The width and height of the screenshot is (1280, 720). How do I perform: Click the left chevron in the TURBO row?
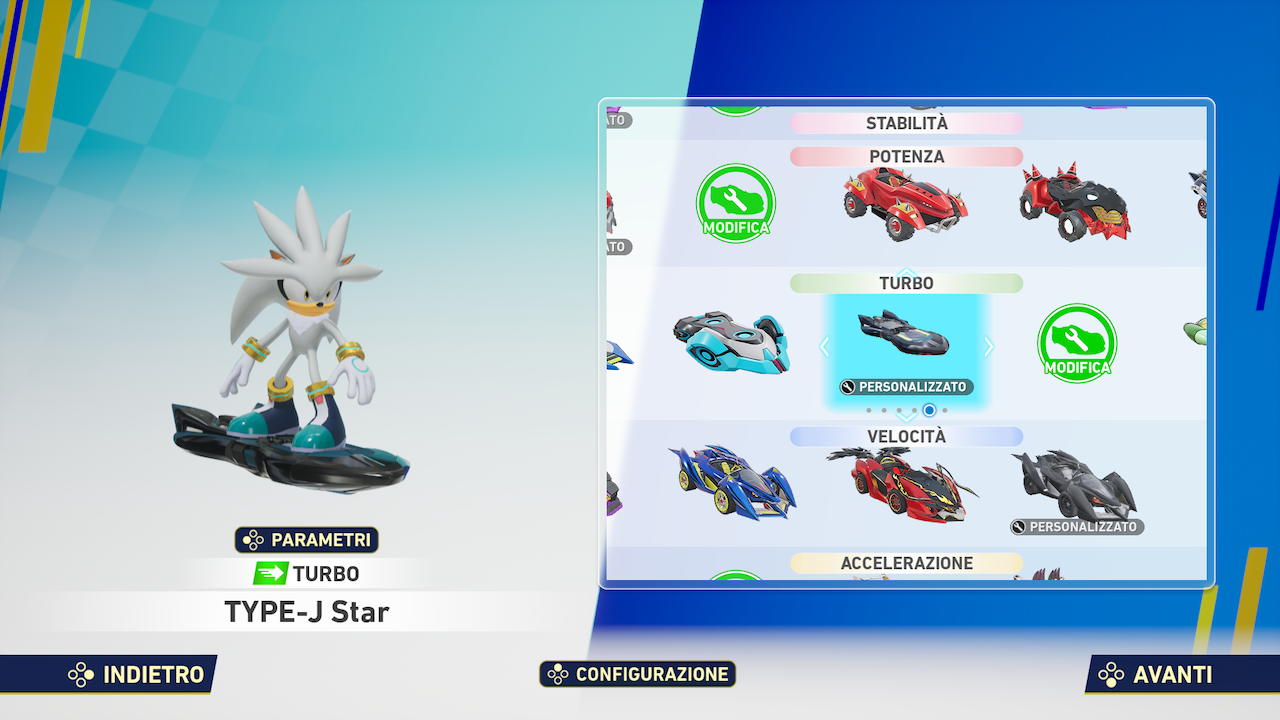(x=824, y=346)
